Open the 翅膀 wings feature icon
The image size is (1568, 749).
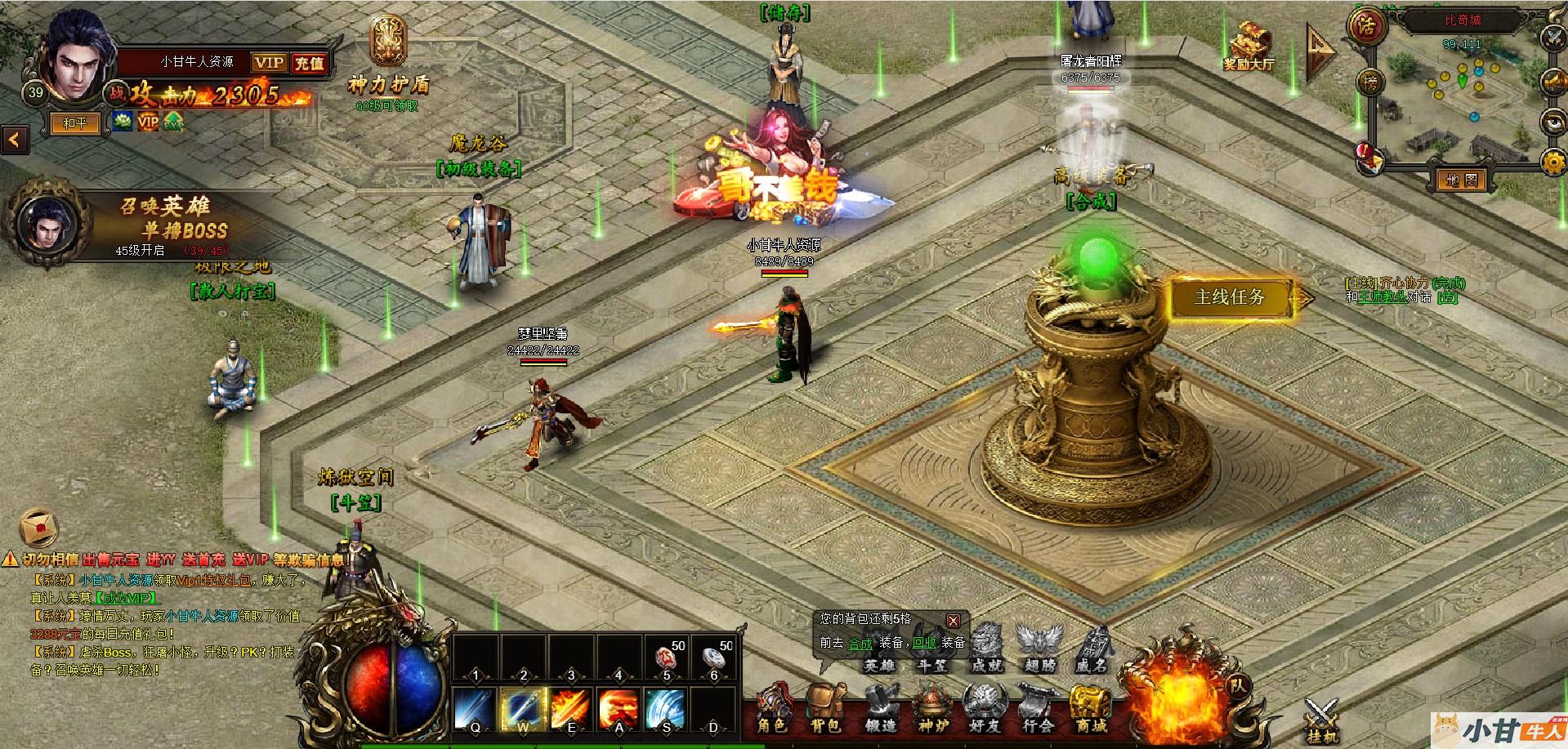[x=1039, y=649]
